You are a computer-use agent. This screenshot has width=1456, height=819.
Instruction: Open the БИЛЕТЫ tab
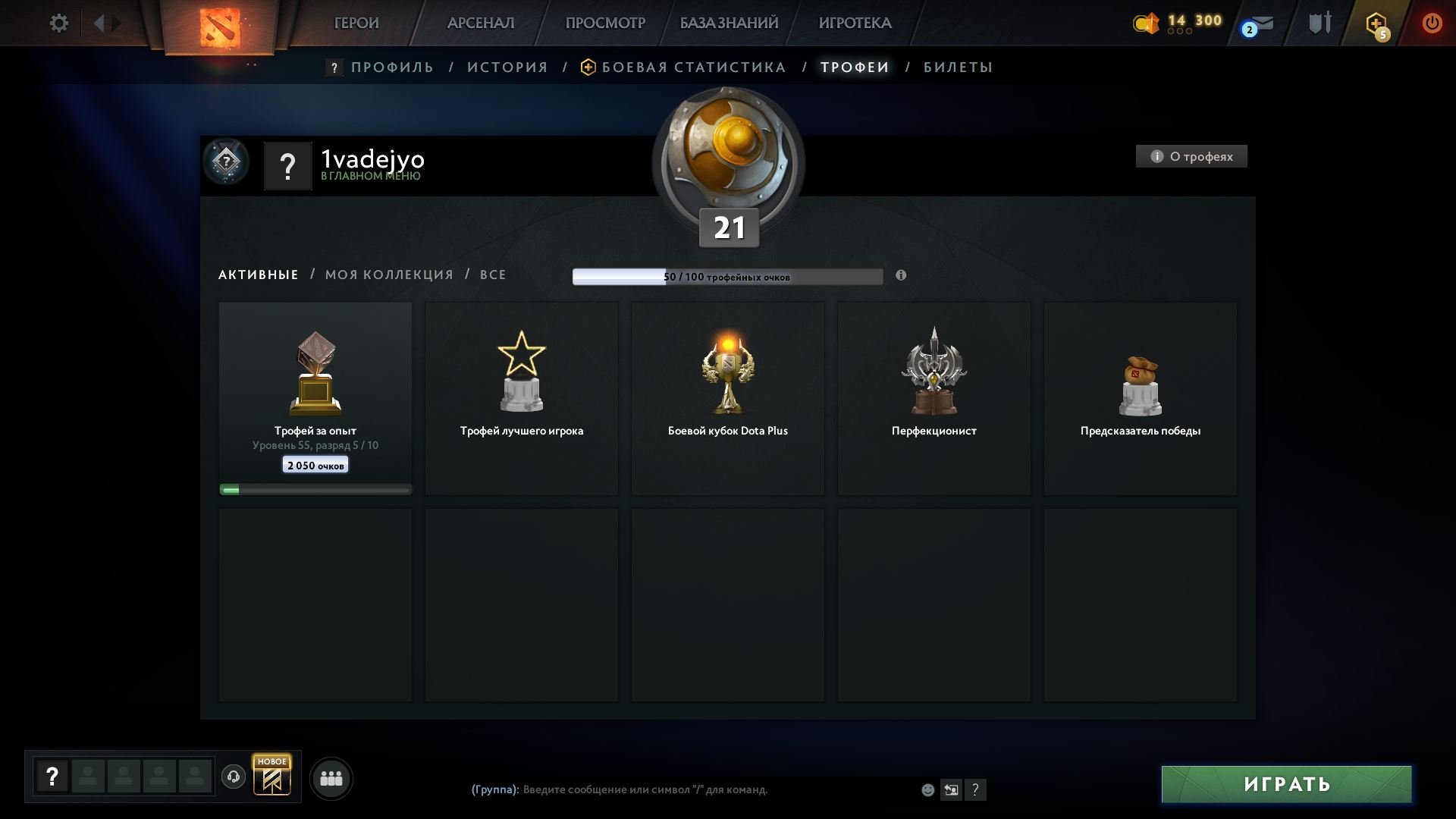(957, 67)
